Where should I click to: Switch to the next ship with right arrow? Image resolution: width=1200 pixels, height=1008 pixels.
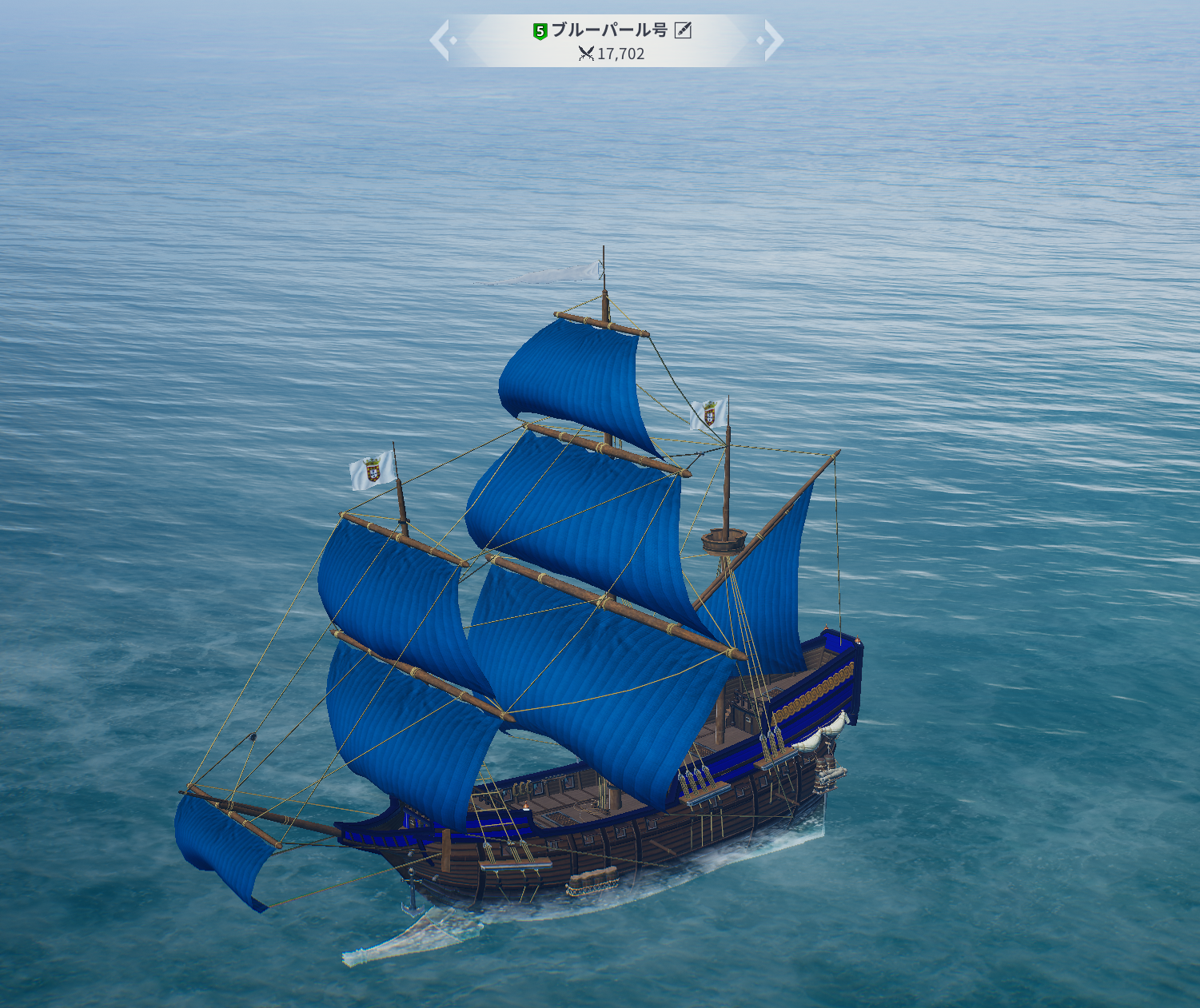[772, 41]
